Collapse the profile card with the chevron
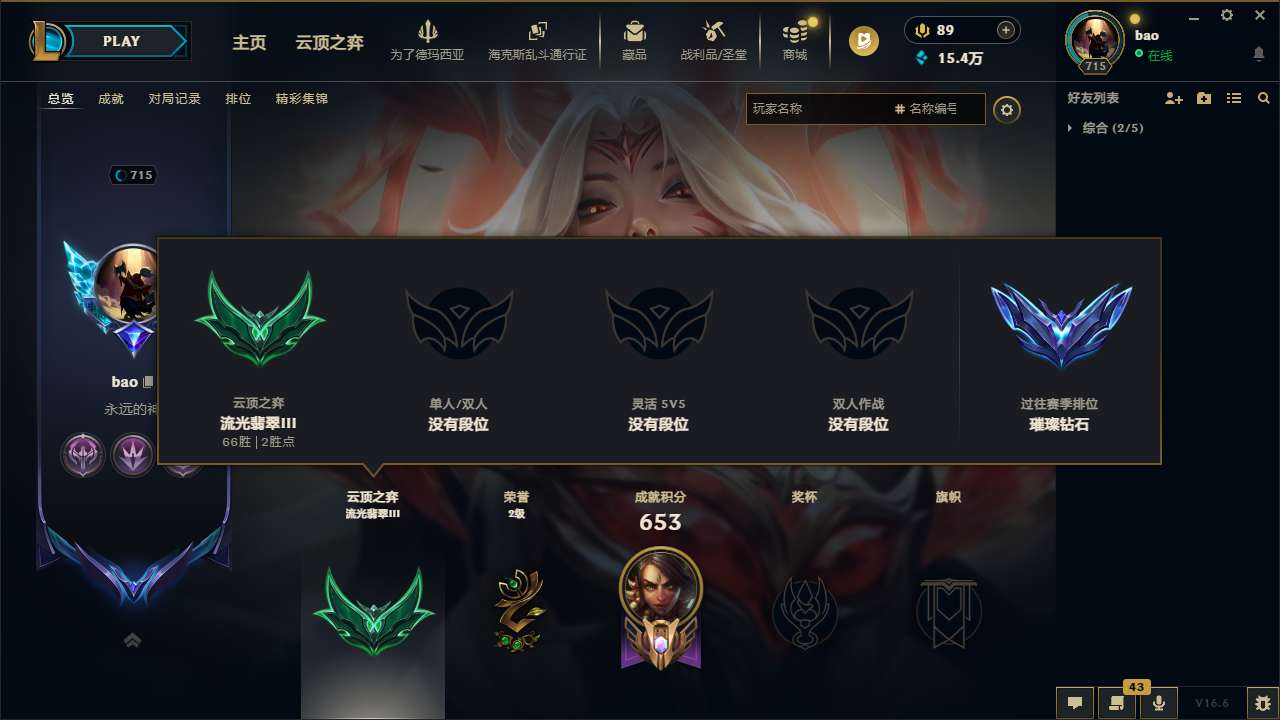 [132, 638]
